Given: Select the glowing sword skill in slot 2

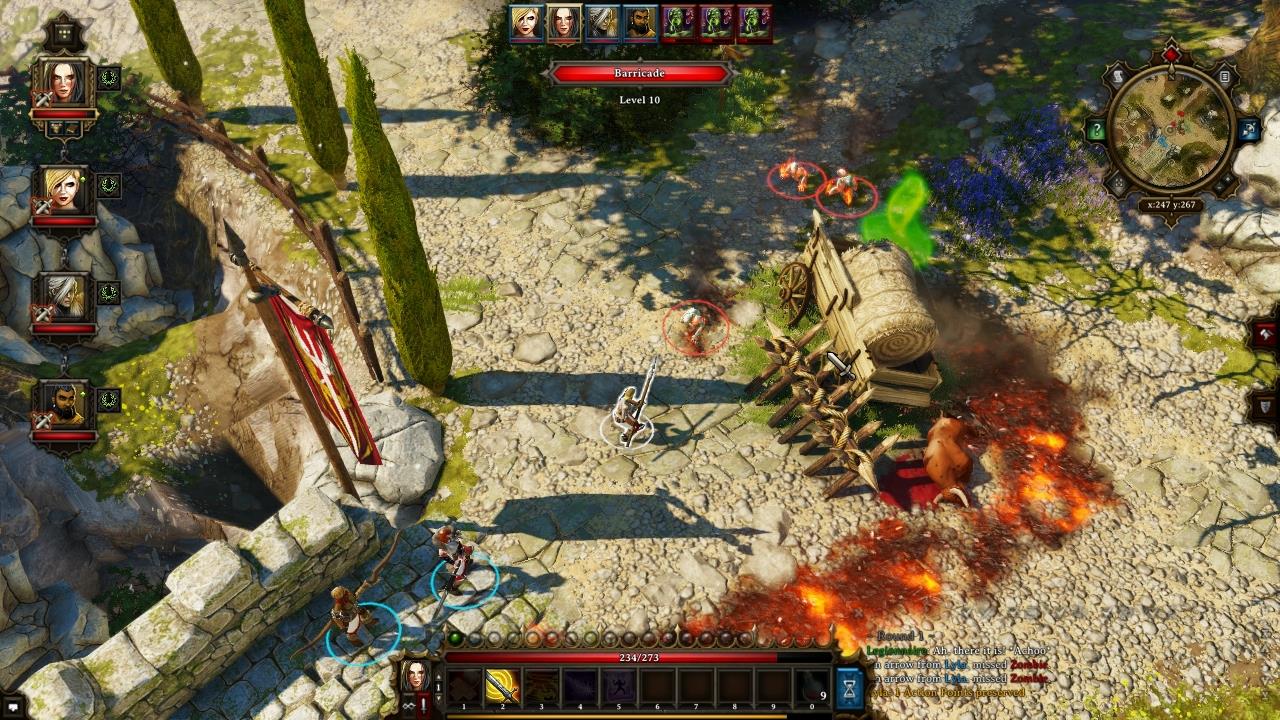Looking at the screenshot, I should pos(502,686).
